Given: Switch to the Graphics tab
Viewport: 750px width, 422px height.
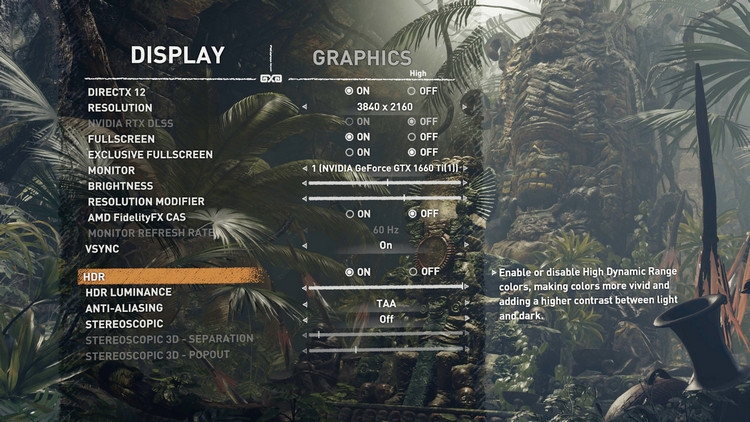Looking at the screenshot, I should [x=361, y=58].
